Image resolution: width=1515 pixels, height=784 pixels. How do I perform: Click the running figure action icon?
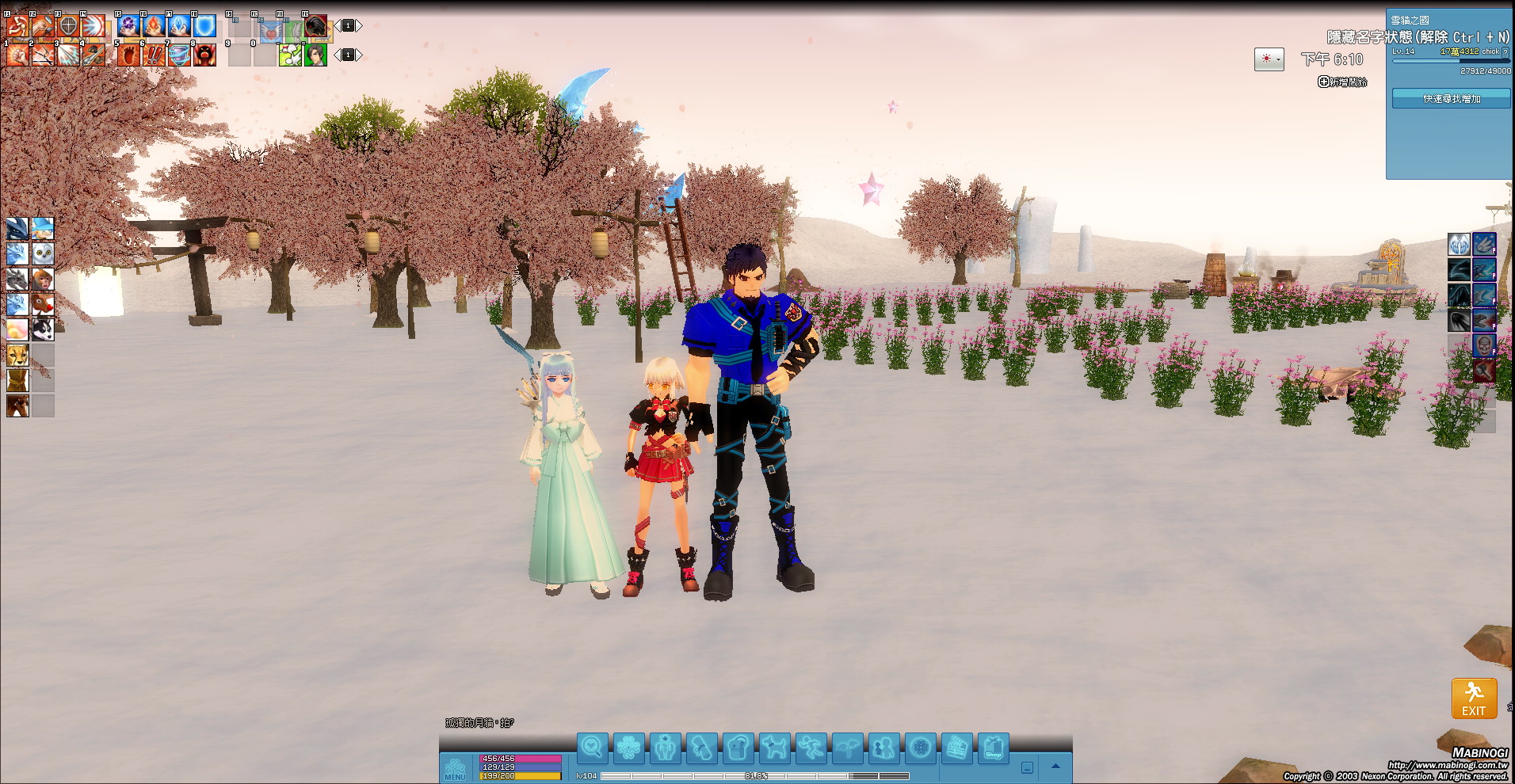point(811,748)
